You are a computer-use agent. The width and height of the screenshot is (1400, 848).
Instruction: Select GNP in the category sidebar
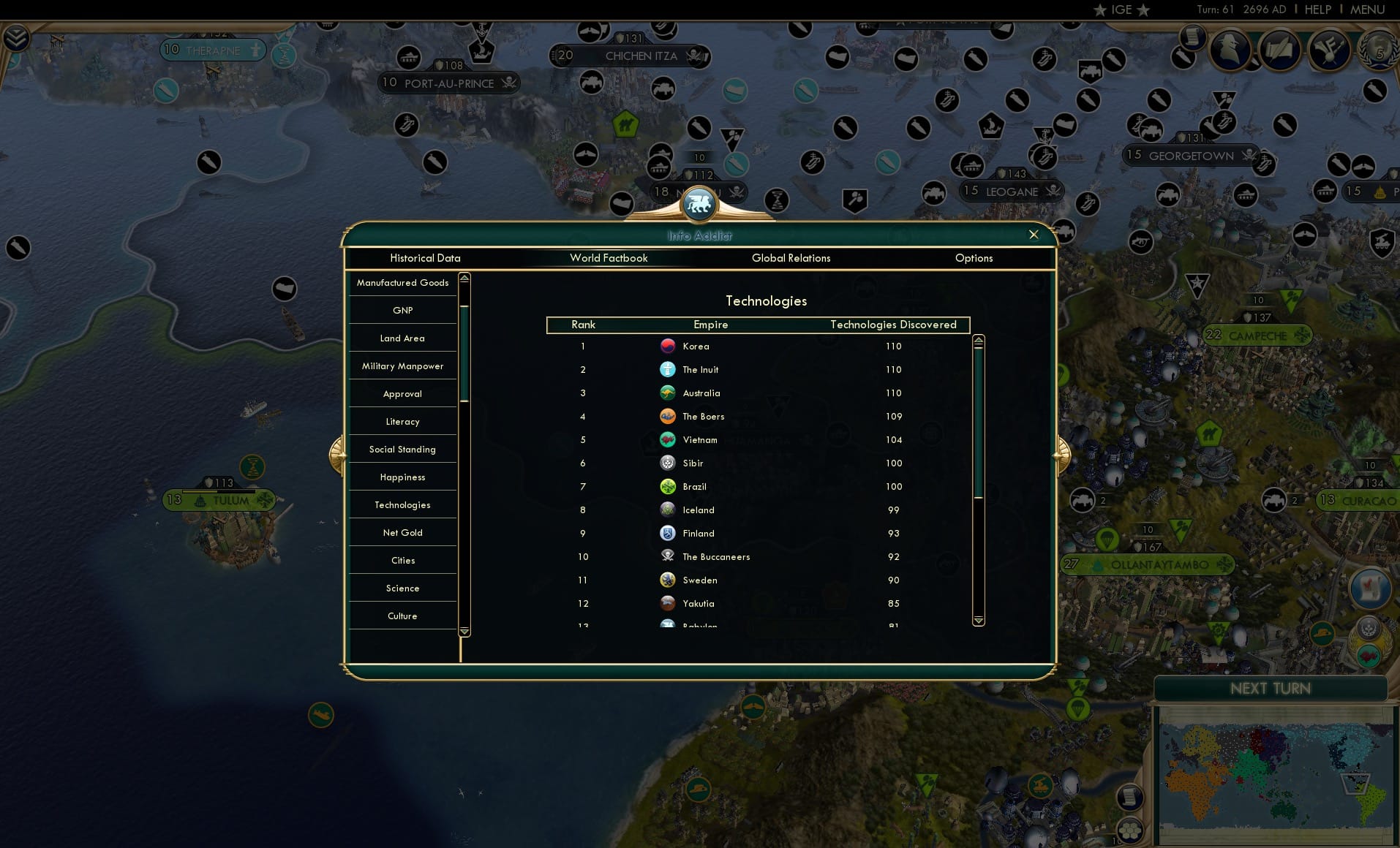(402, 310)
